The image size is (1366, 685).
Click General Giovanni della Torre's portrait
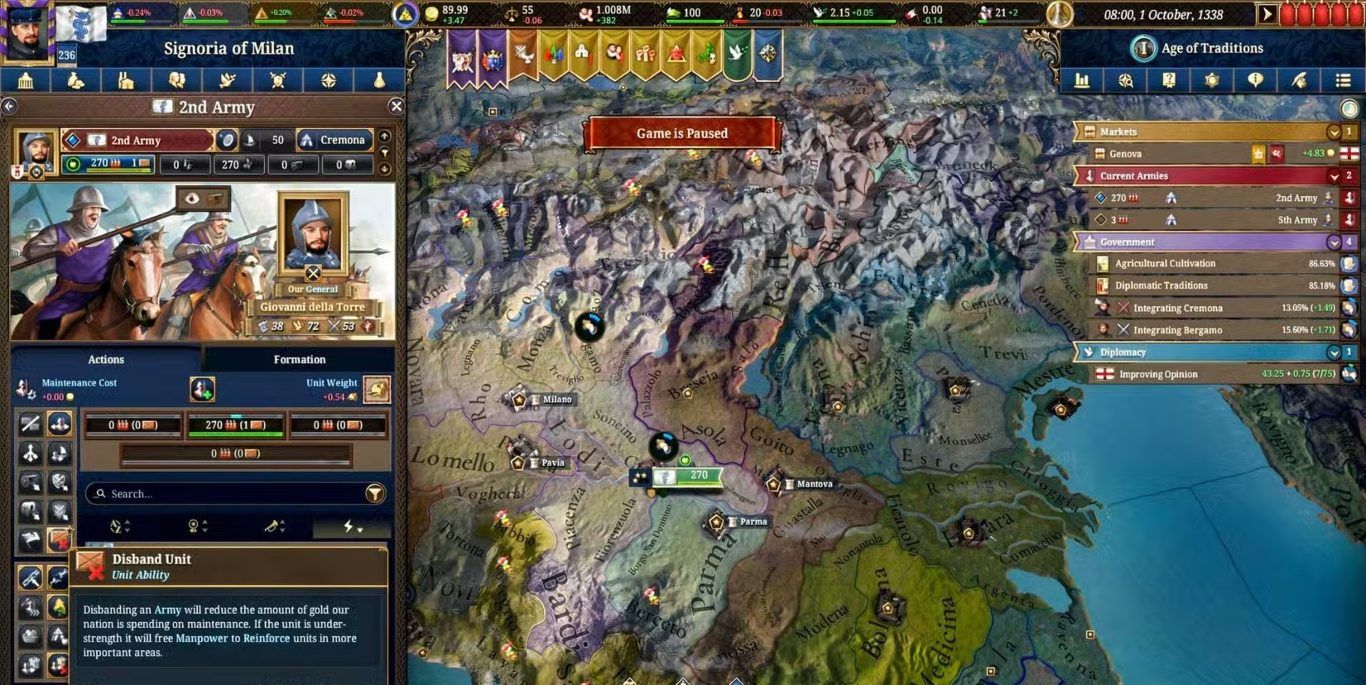tap(313, 233)
